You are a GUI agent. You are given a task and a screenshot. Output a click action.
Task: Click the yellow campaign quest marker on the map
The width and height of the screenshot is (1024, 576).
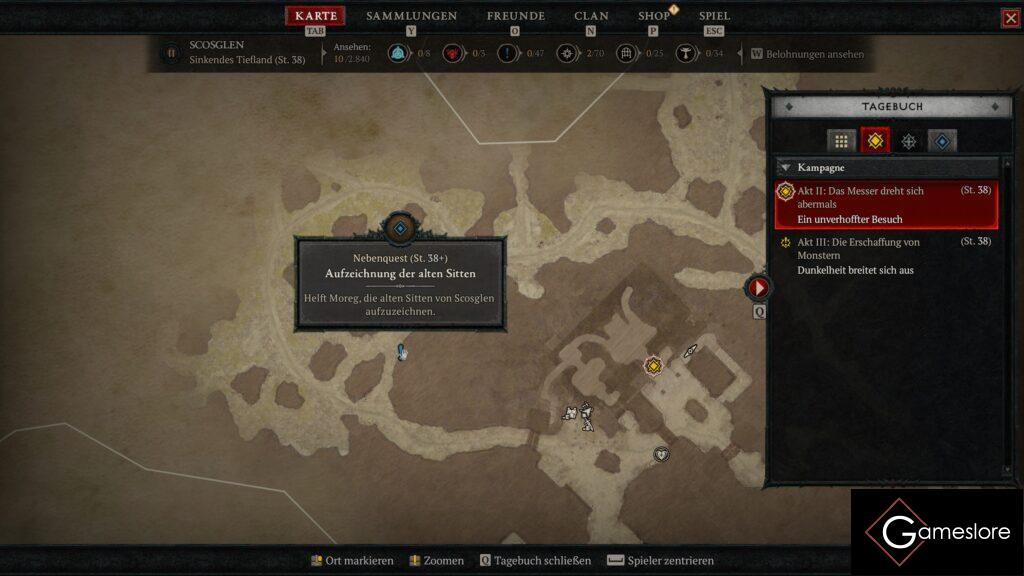(x=653, y=366)
